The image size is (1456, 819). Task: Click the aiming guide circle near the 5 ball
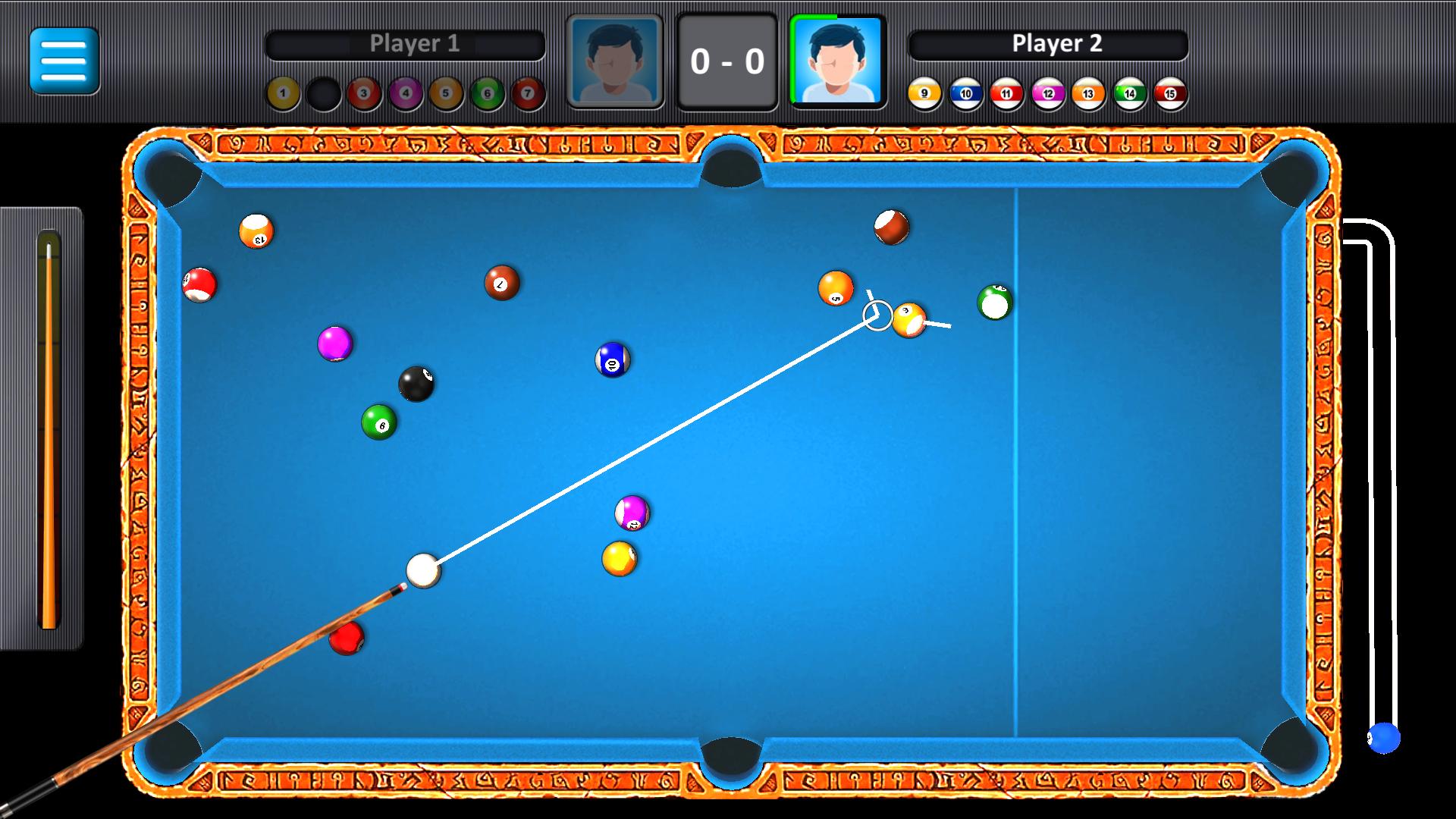tap(877, 315)
